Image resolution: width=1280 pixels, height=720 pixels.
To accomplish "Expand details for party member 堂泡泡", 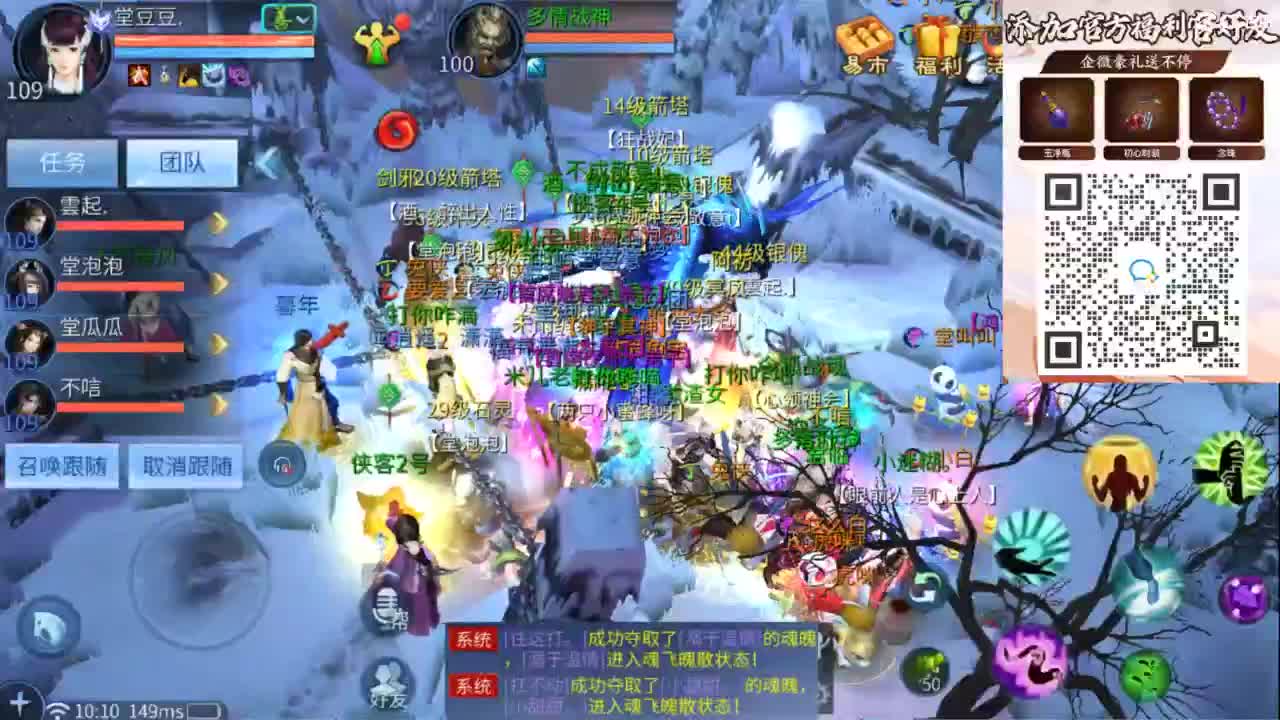I will click(218, 281).
